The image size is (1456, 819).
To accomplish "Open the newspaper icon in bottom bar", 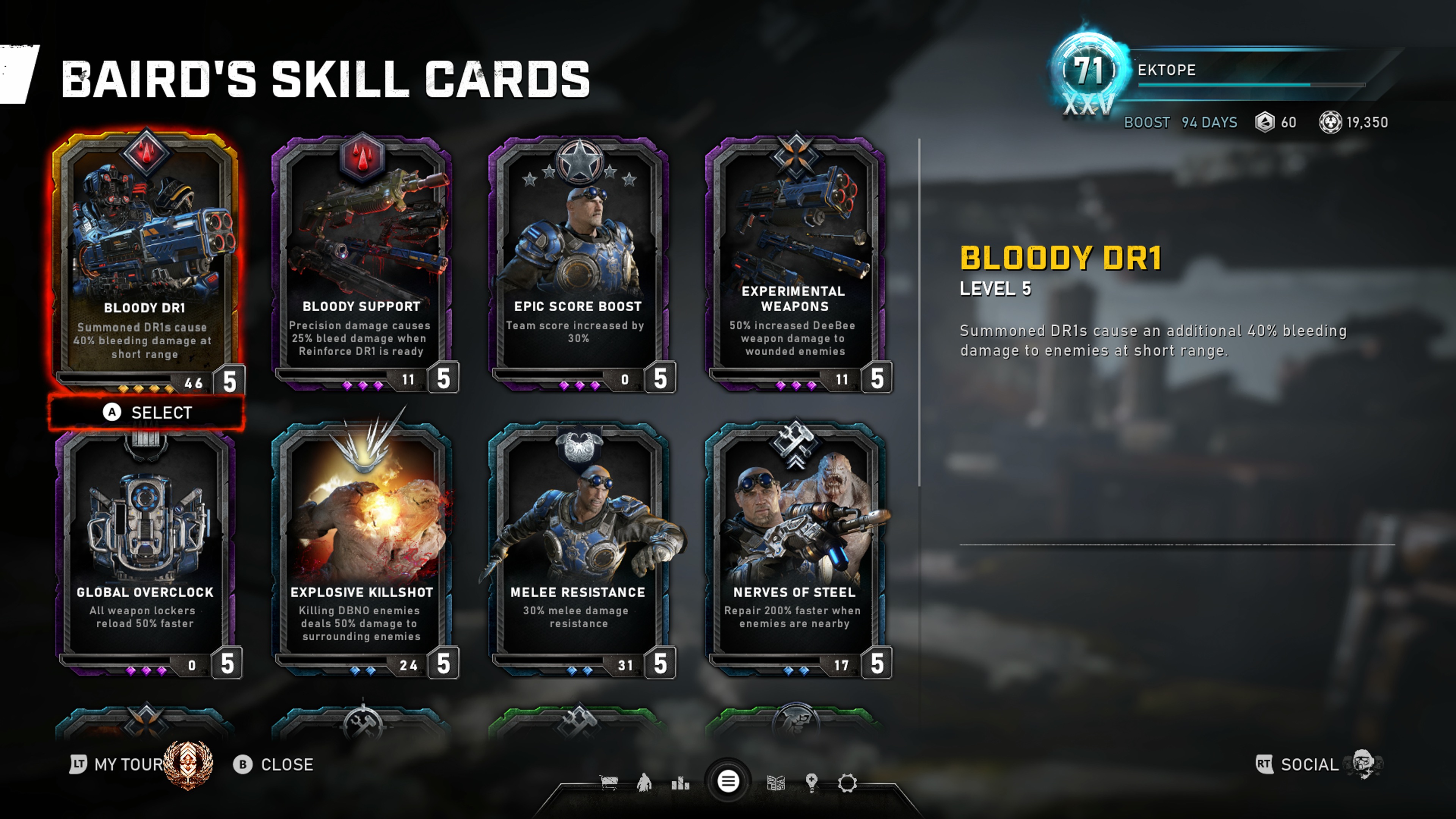I will [x=775, y=783].
